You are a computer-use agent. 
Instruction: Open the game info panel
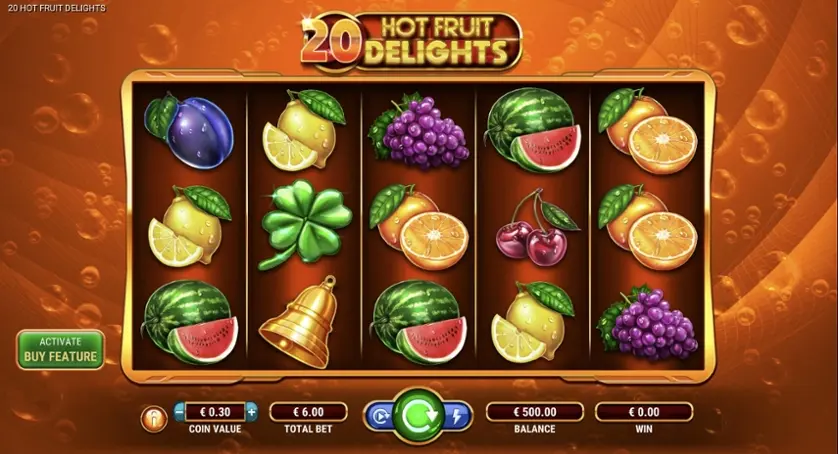[154, 419]
